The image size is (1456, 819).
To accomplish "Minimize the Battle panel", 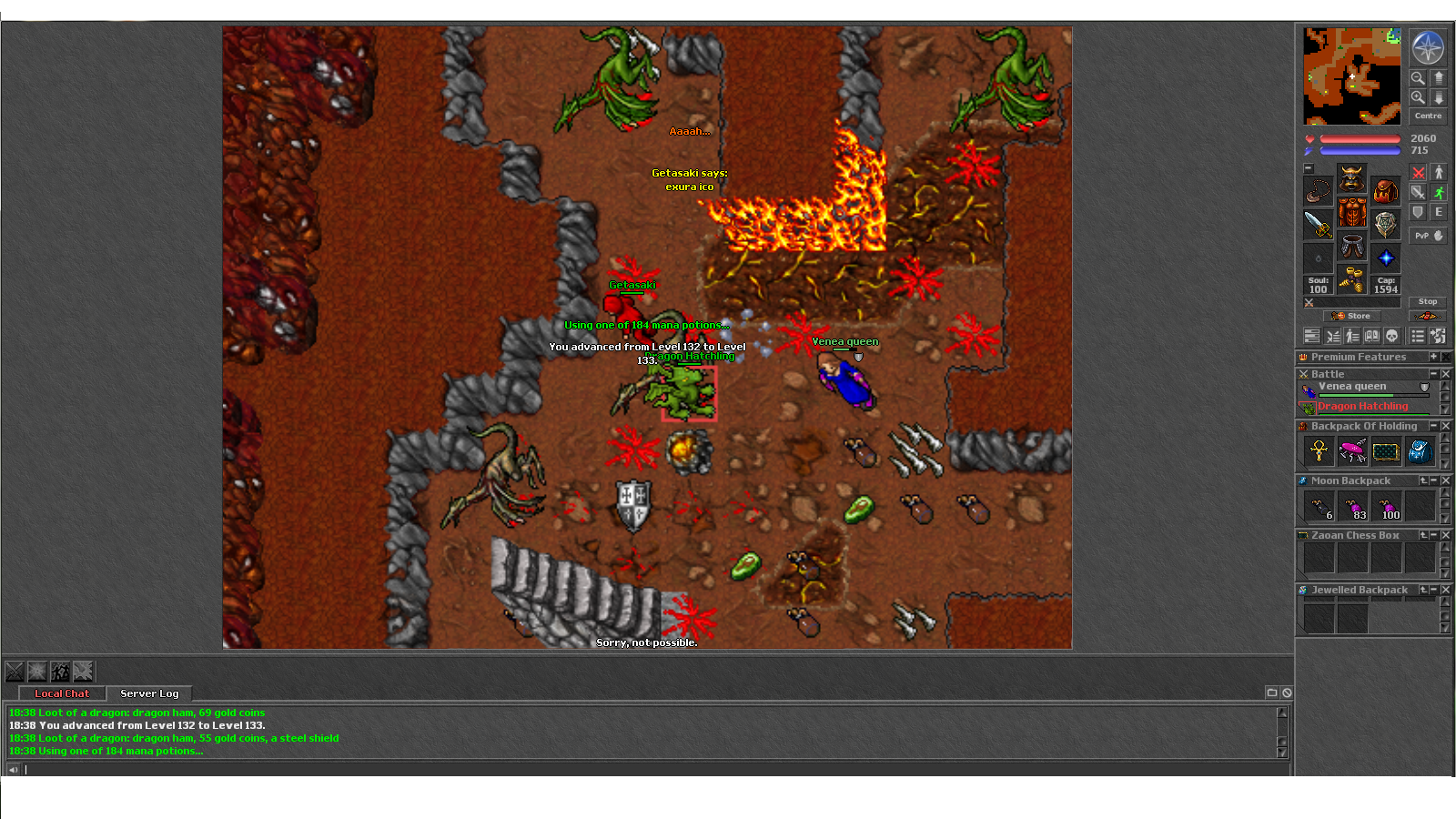I will tap(1432, 374).
